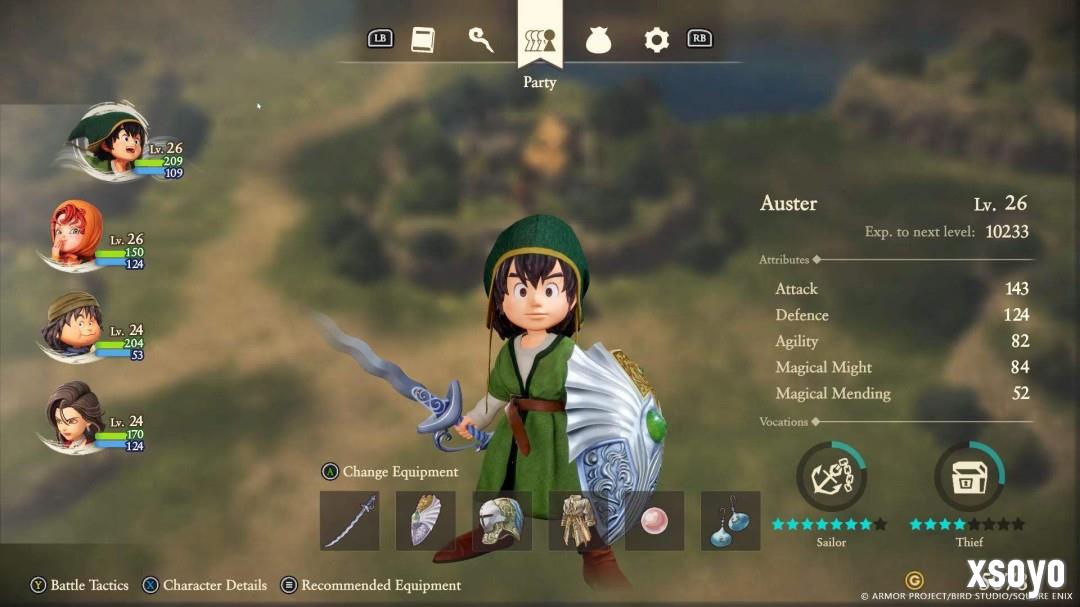Open the journal book tab
This screenshot has width=1080, height=607.
[x=423, y=40]
